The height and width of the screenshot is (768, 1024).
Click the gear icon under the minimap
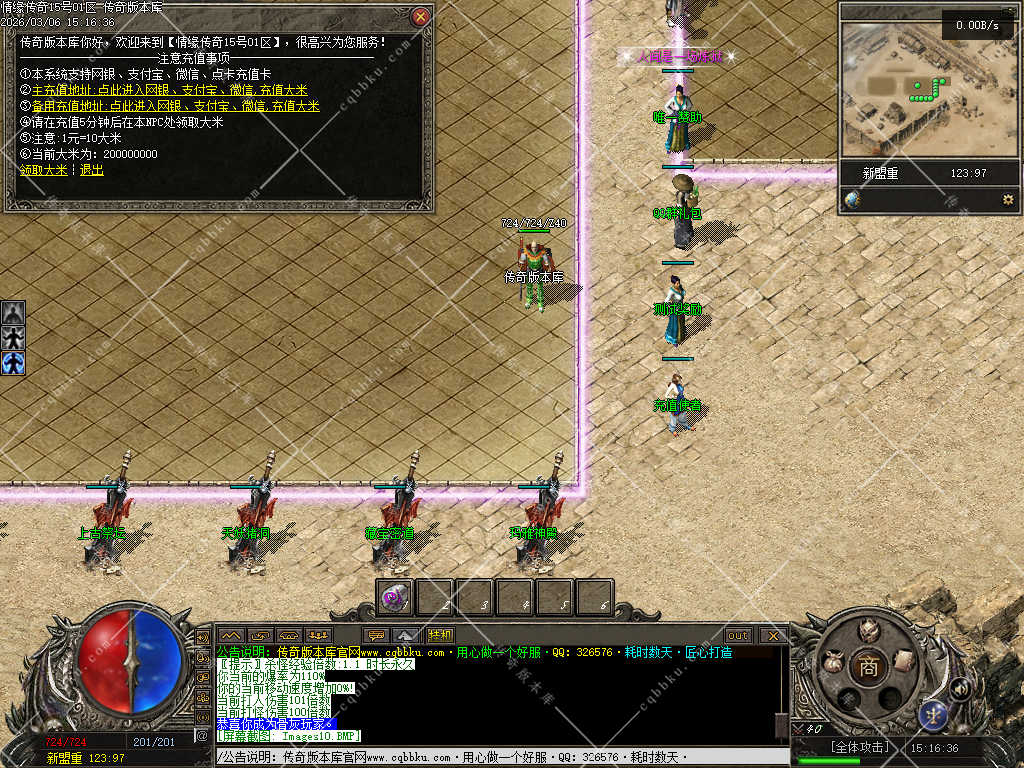click(x=1008, y=200)
